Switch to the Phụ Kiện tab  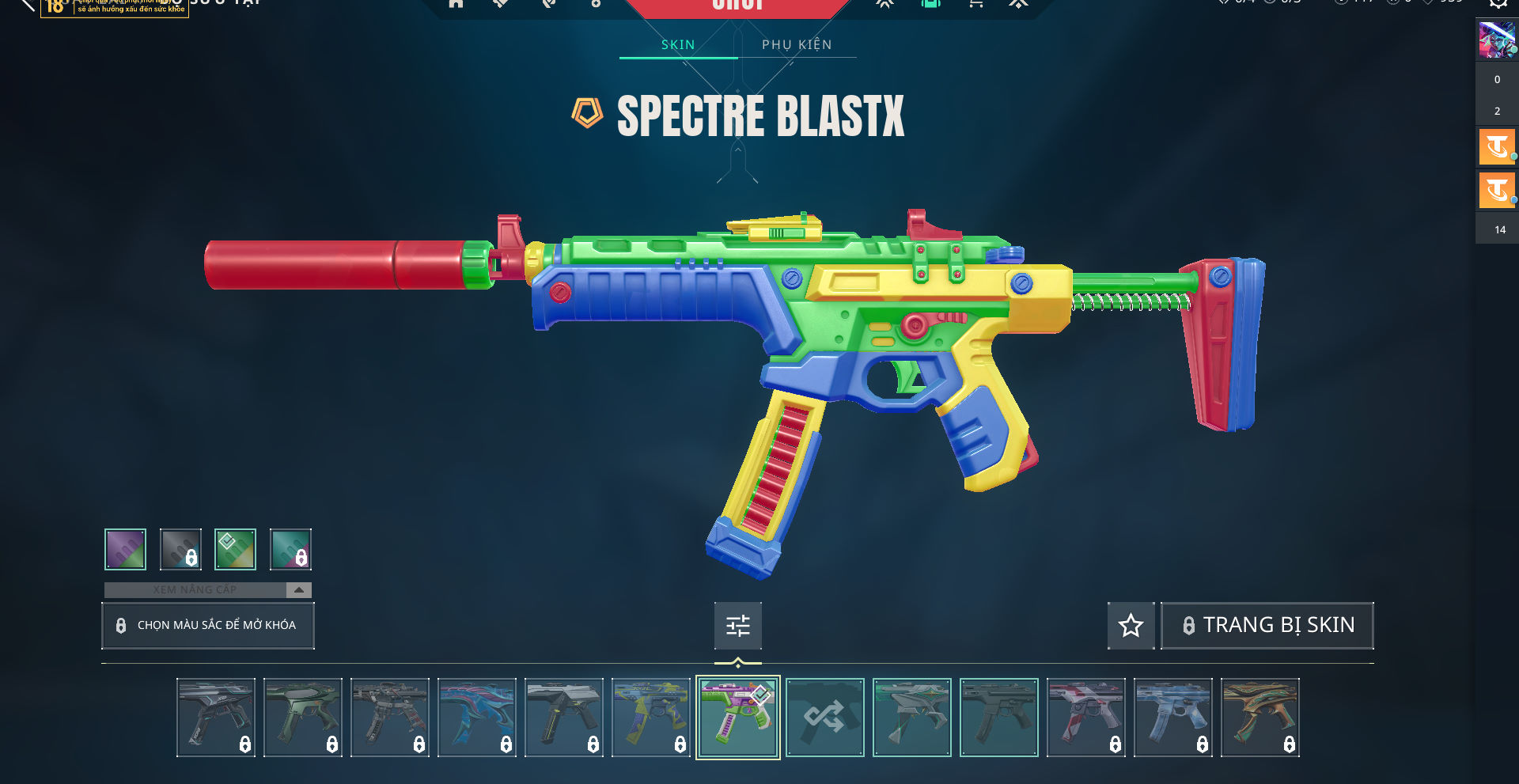click(797, 45)
